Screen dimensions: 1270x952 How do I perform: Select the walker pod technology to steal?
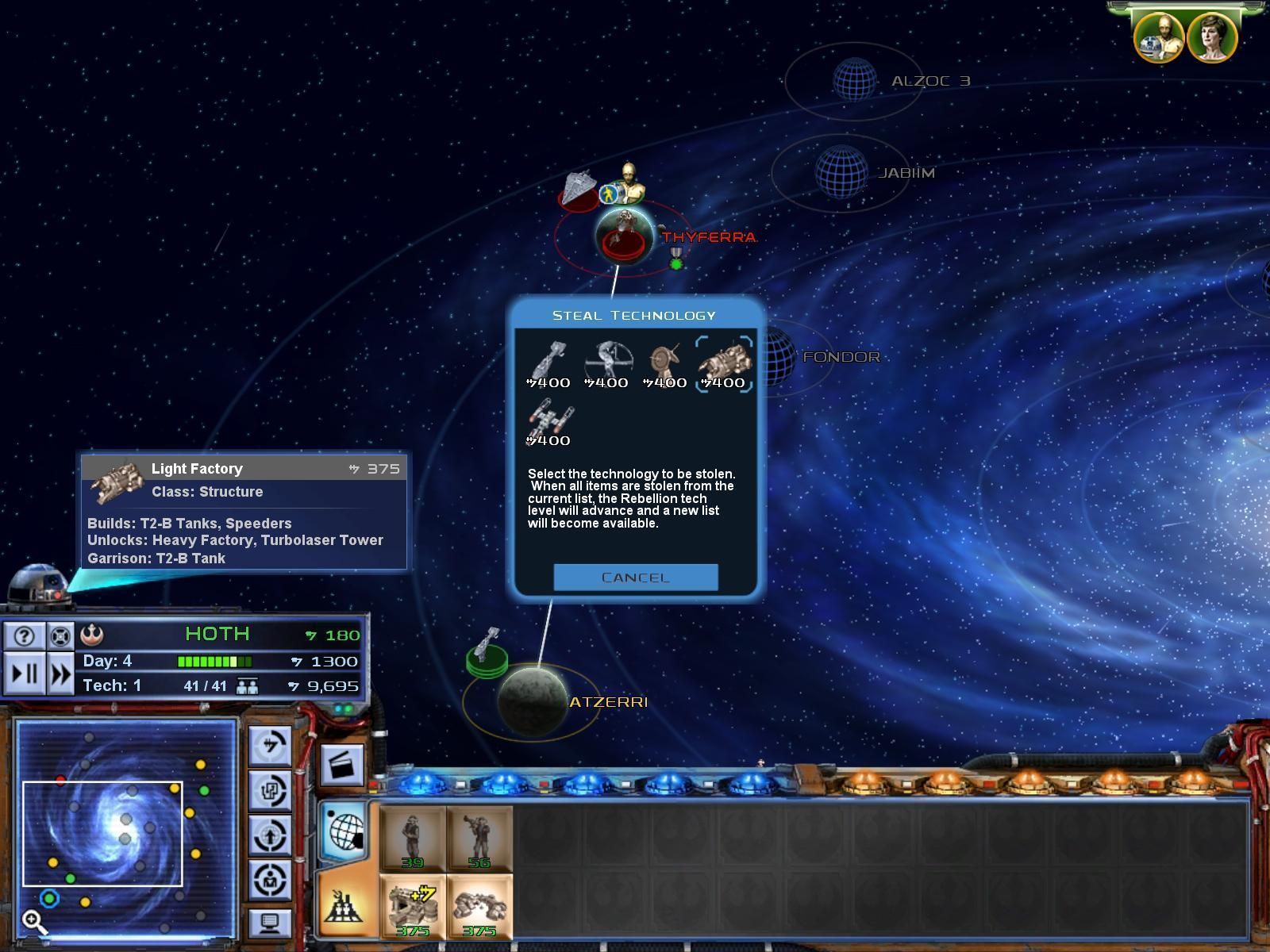607,364
